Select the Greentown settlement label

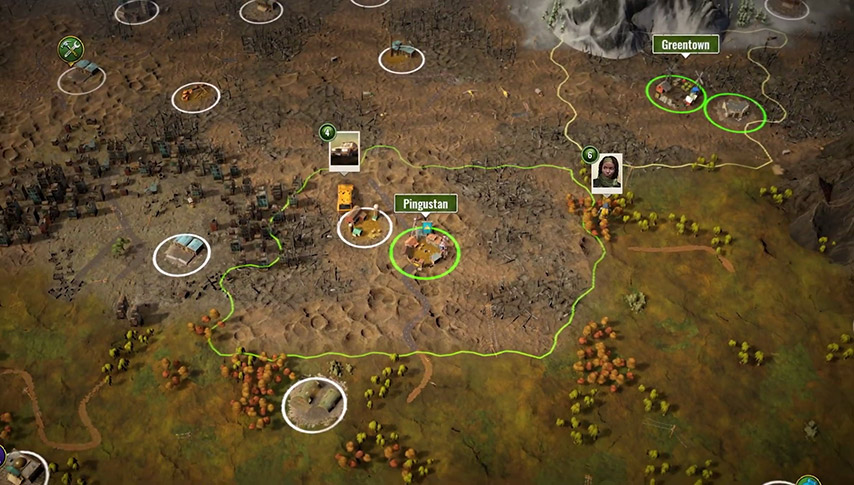pyautogui.click(x=685, y=45)
